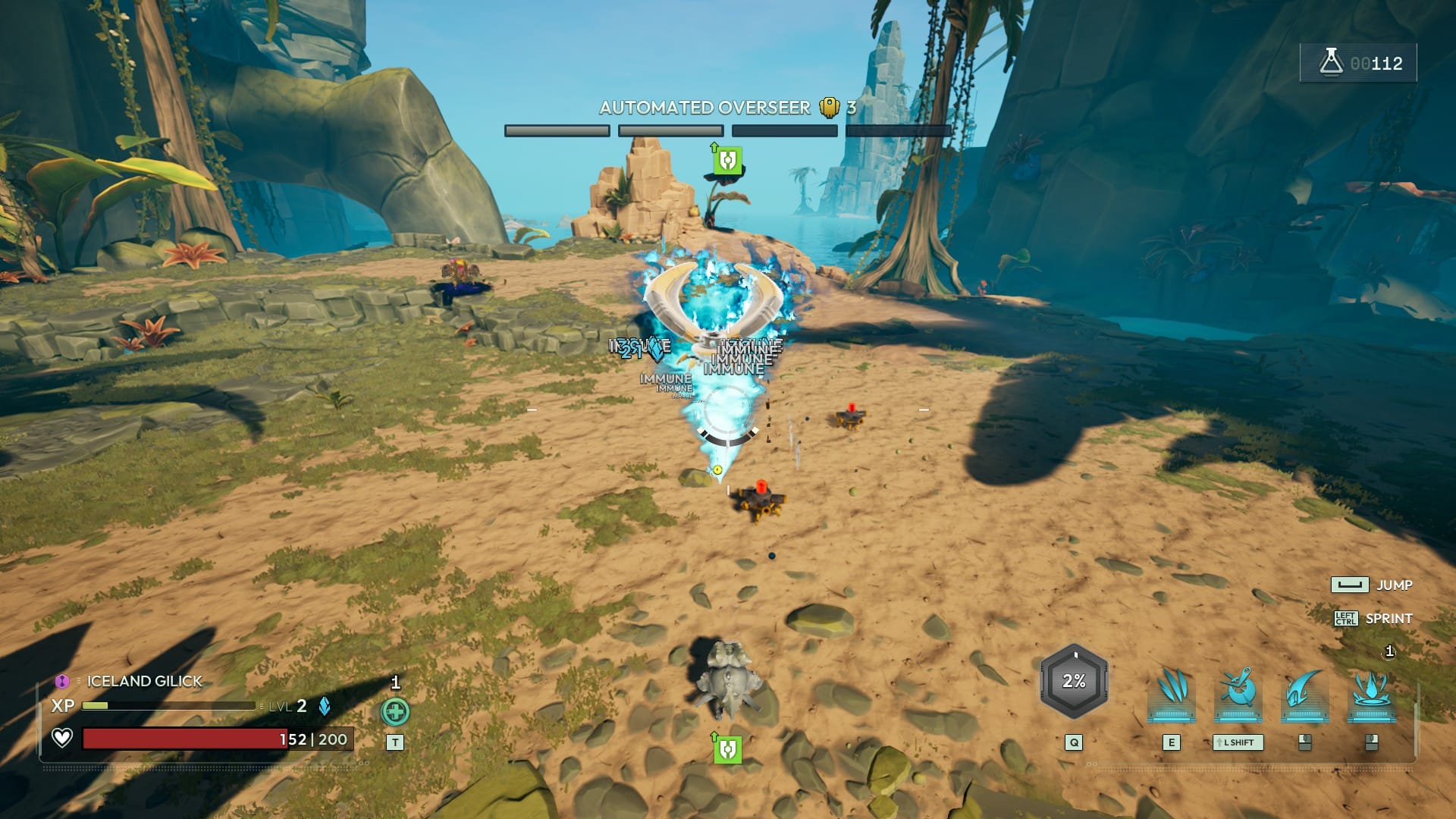Use the green healing cross item
This screenshot has height=819, width=1456.
[395, 711]
